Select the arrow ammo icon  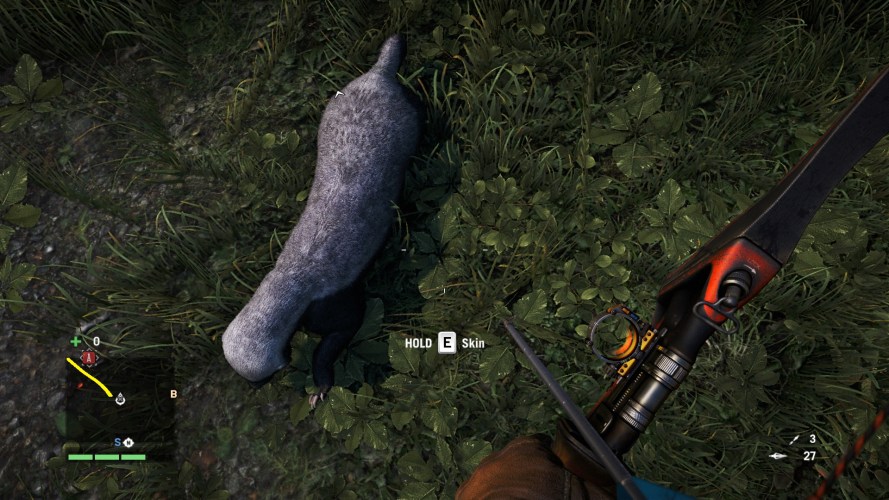(778, 457)
